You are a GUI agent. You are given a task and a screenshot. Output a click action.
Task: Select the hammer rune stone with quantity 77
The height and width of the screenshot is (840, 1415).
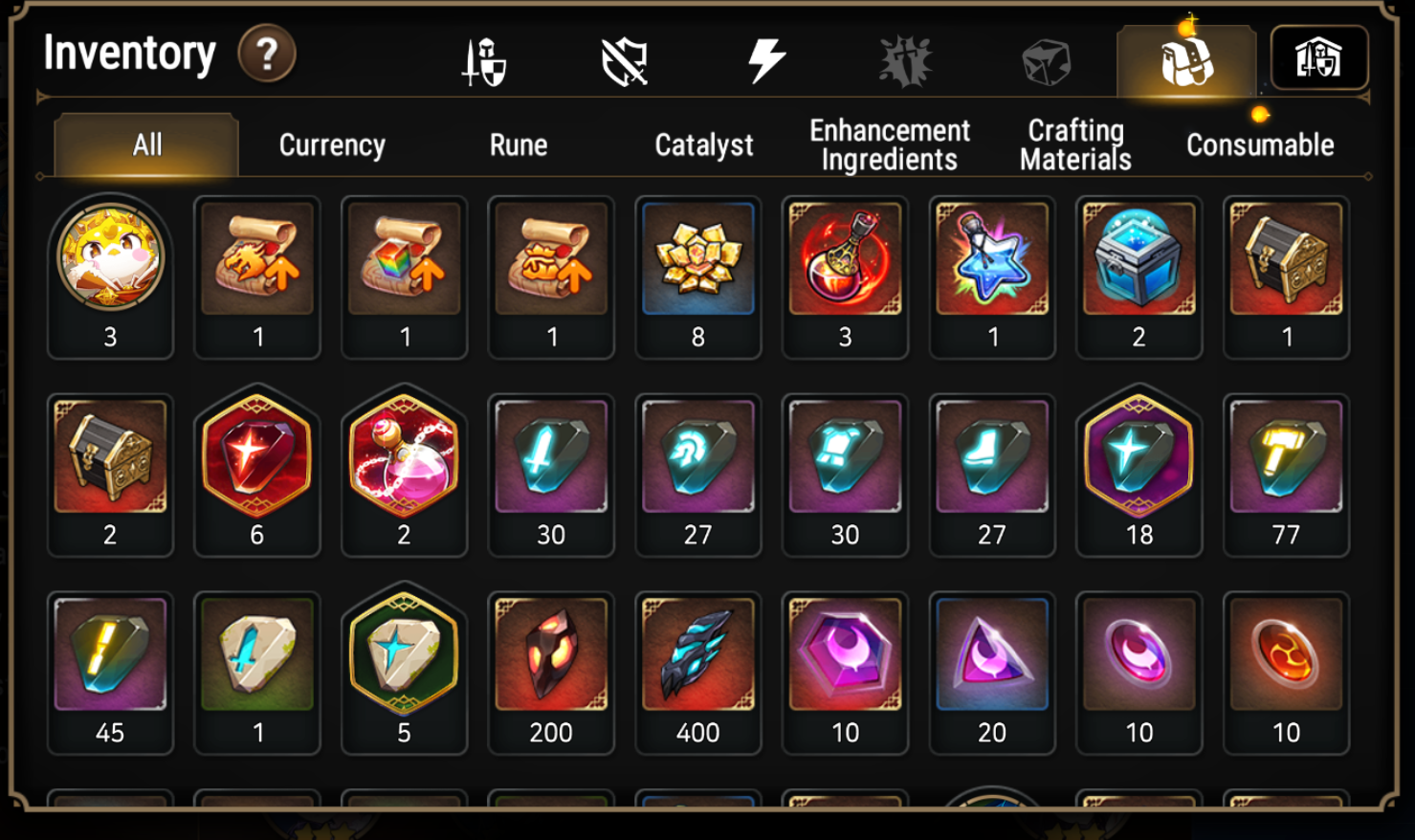(x=1286, y=459)
